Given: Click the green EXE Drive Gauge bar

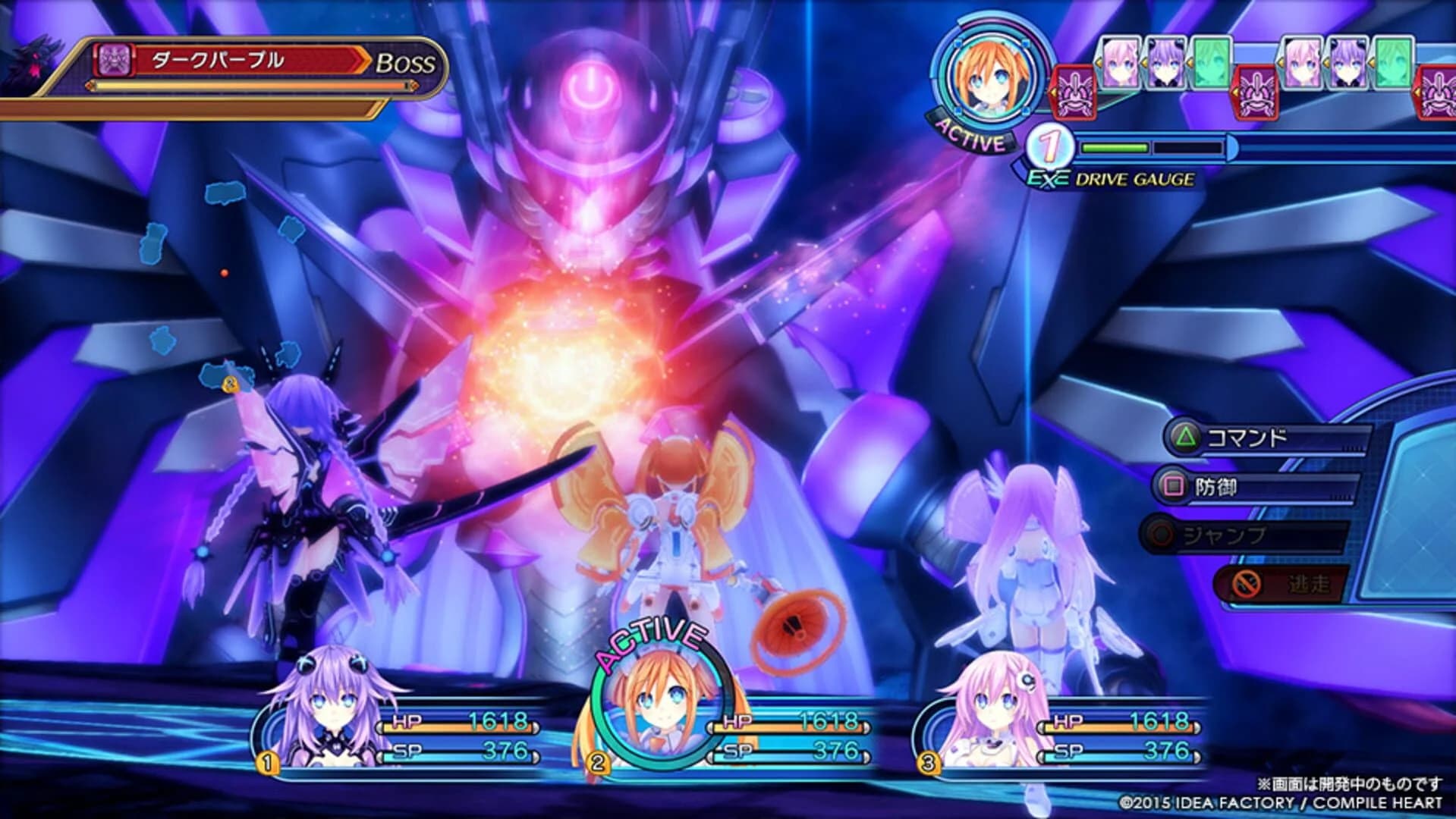Looking at the screenshot, I should coord(1114,149).
